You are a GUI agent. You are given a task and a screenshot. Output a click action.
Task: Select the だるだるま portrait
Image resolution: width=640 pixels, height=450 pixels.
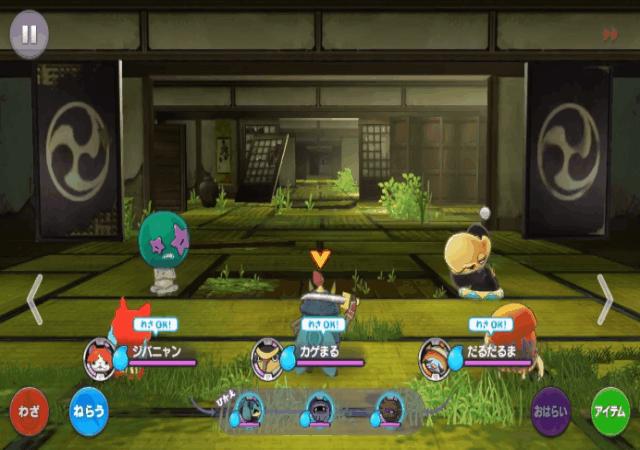(x=435, y=356)
